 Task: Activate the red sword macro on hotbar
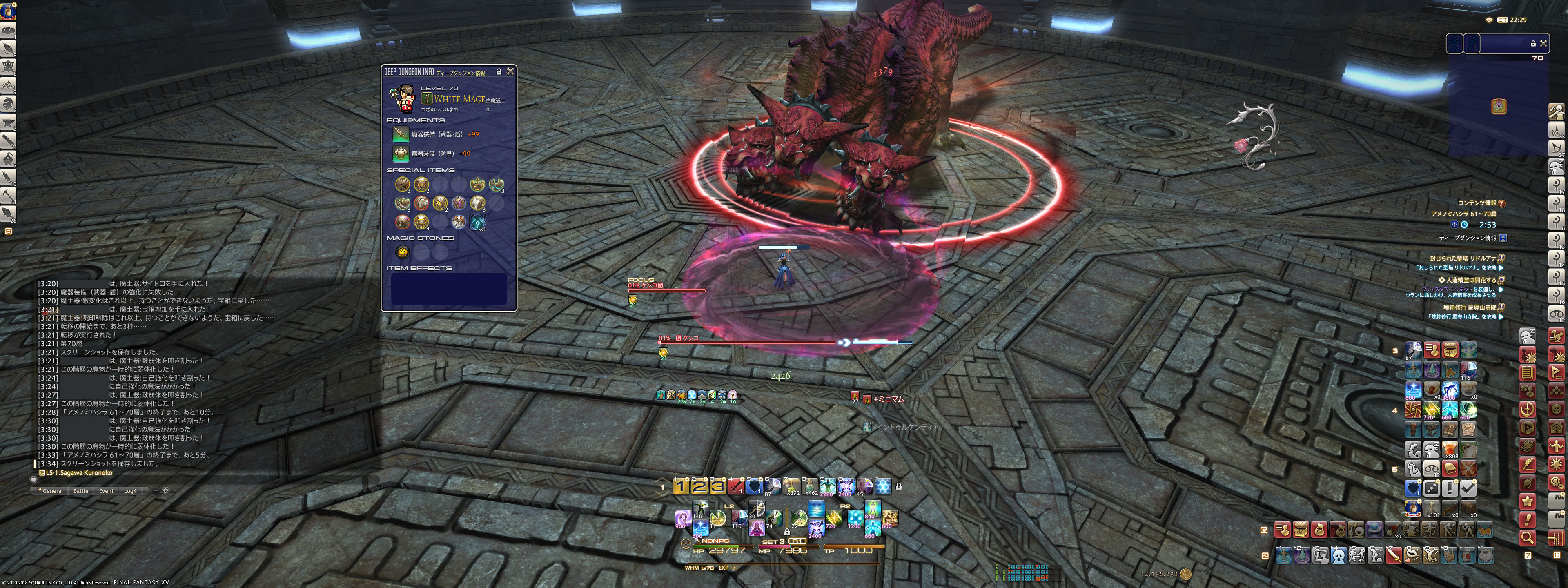736,486
